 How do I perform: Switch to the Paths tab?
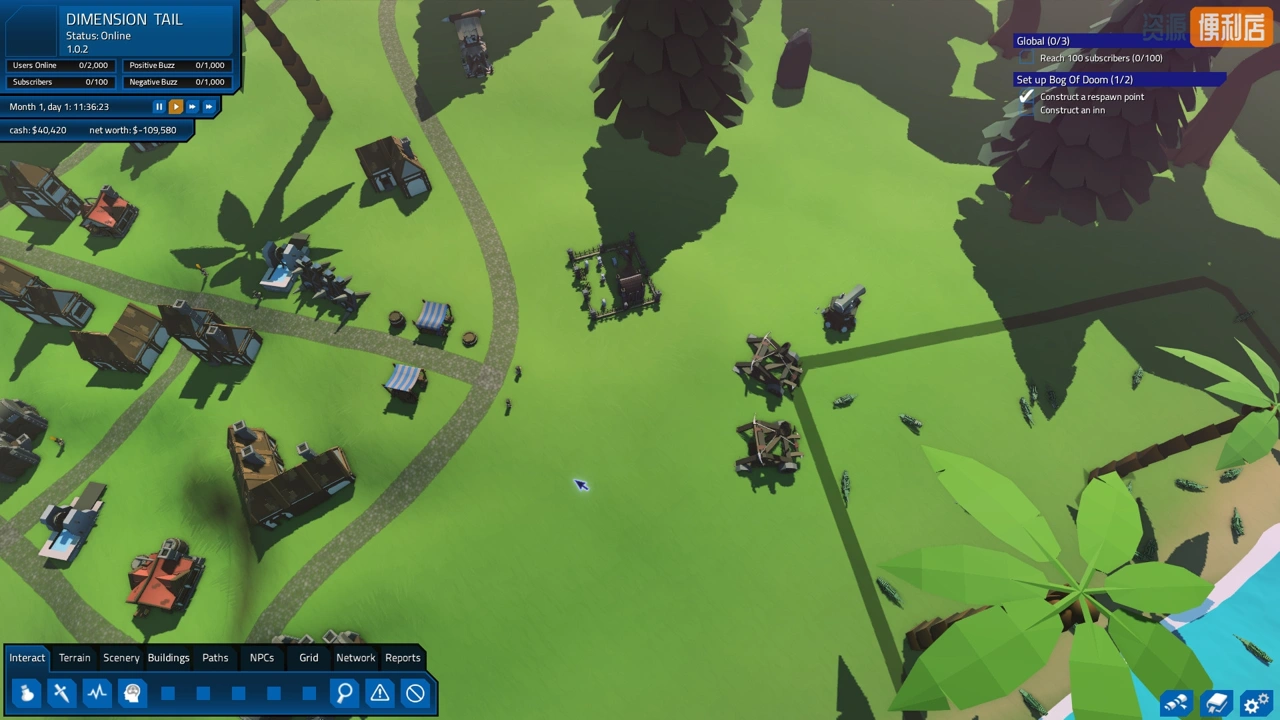pyautogui.click(x=215, y=657)
